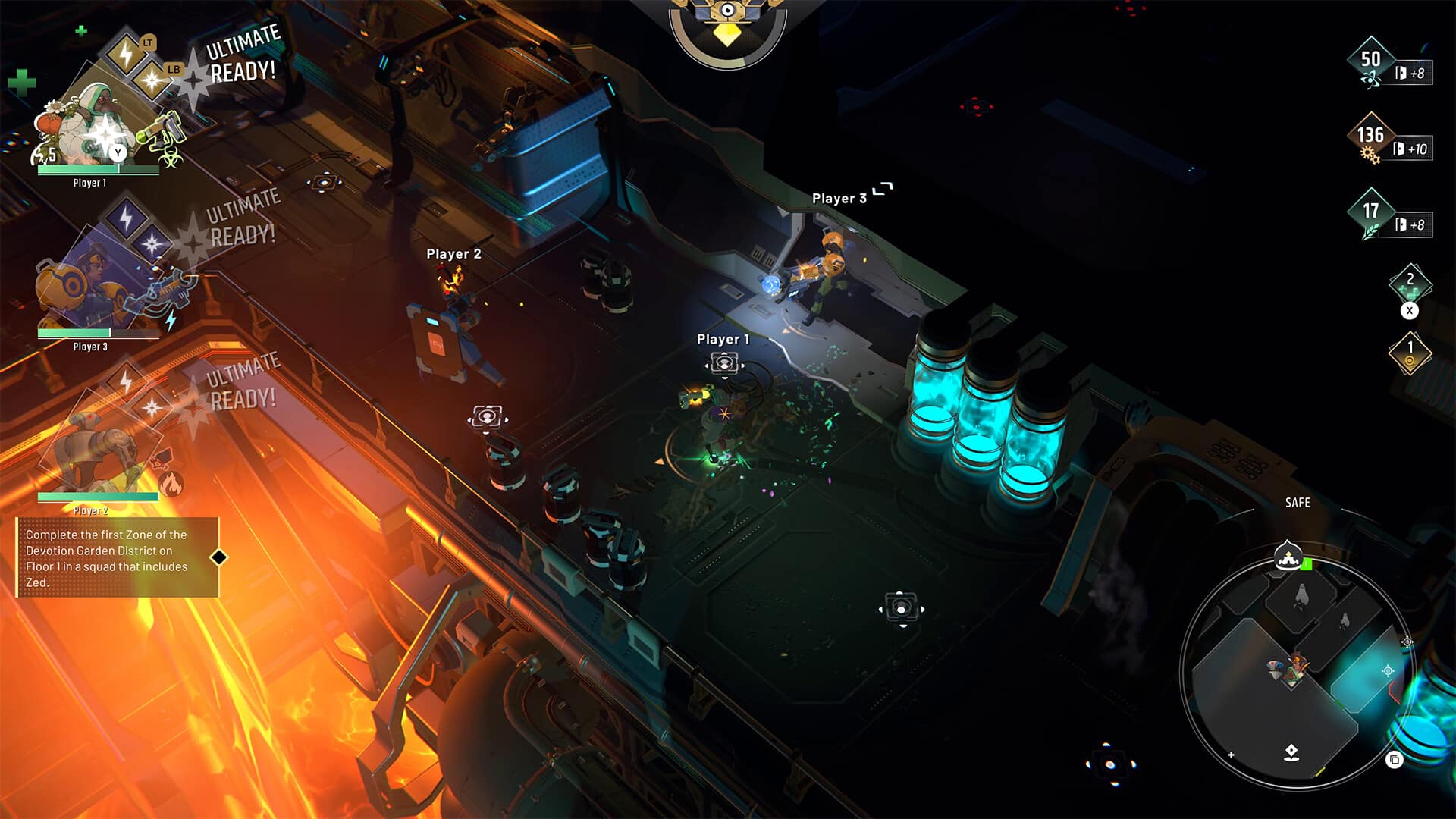Screen dimensions: 1456x819
Task: Expand the minimap with its corner button
Action: point(1394,760)
